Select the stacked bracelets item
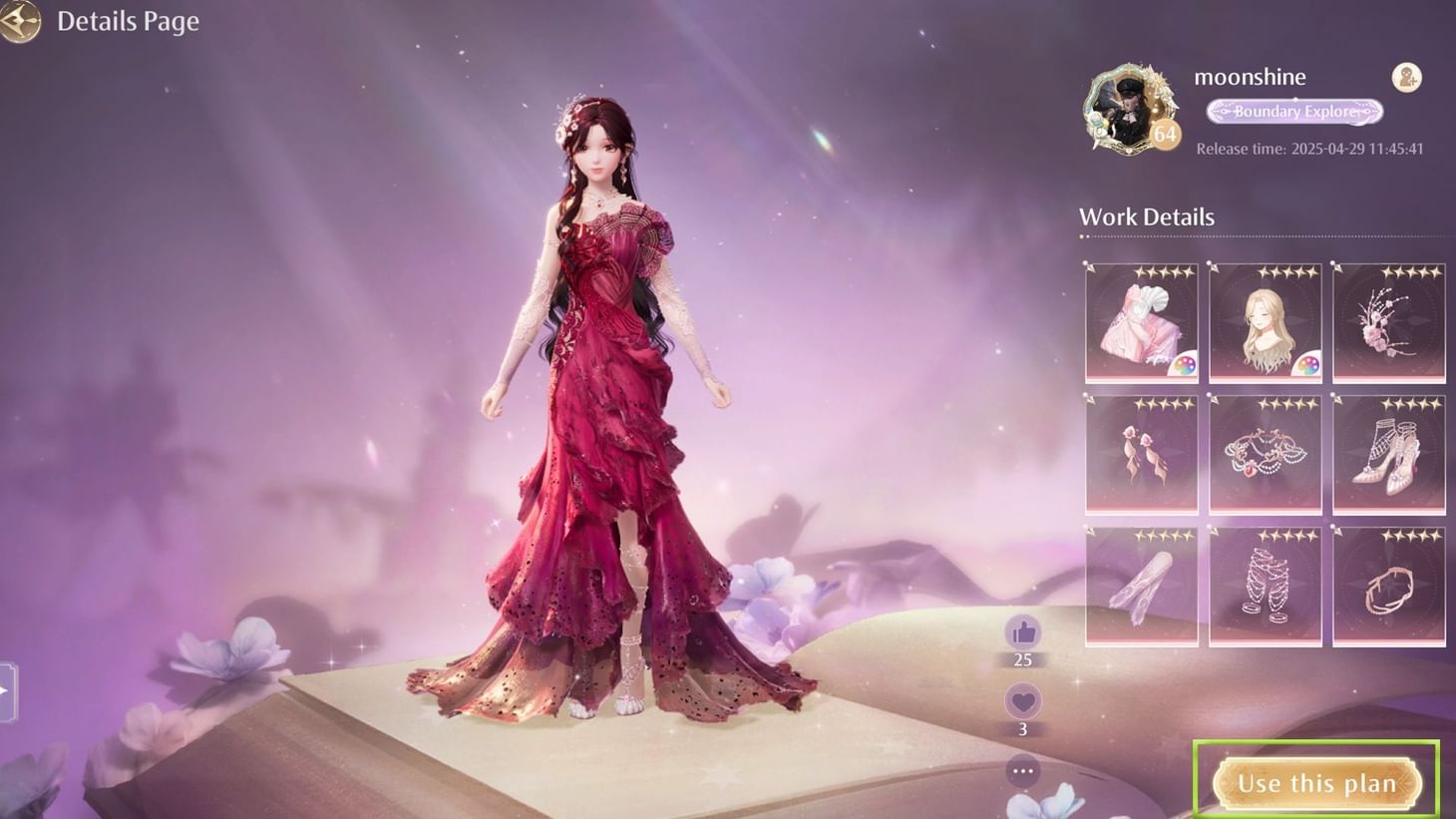This screenshot has height=819, width=1456. coord(1265,586)
